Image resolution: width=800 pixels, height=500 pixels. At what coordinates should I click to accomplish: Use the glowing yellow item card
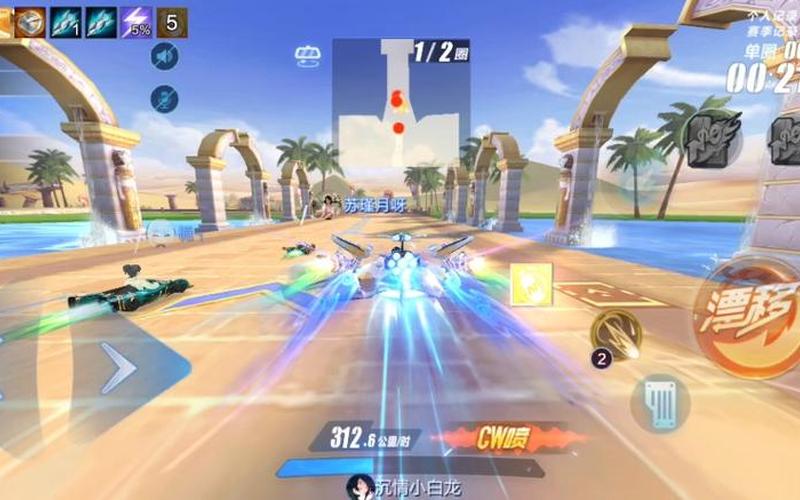531,284
